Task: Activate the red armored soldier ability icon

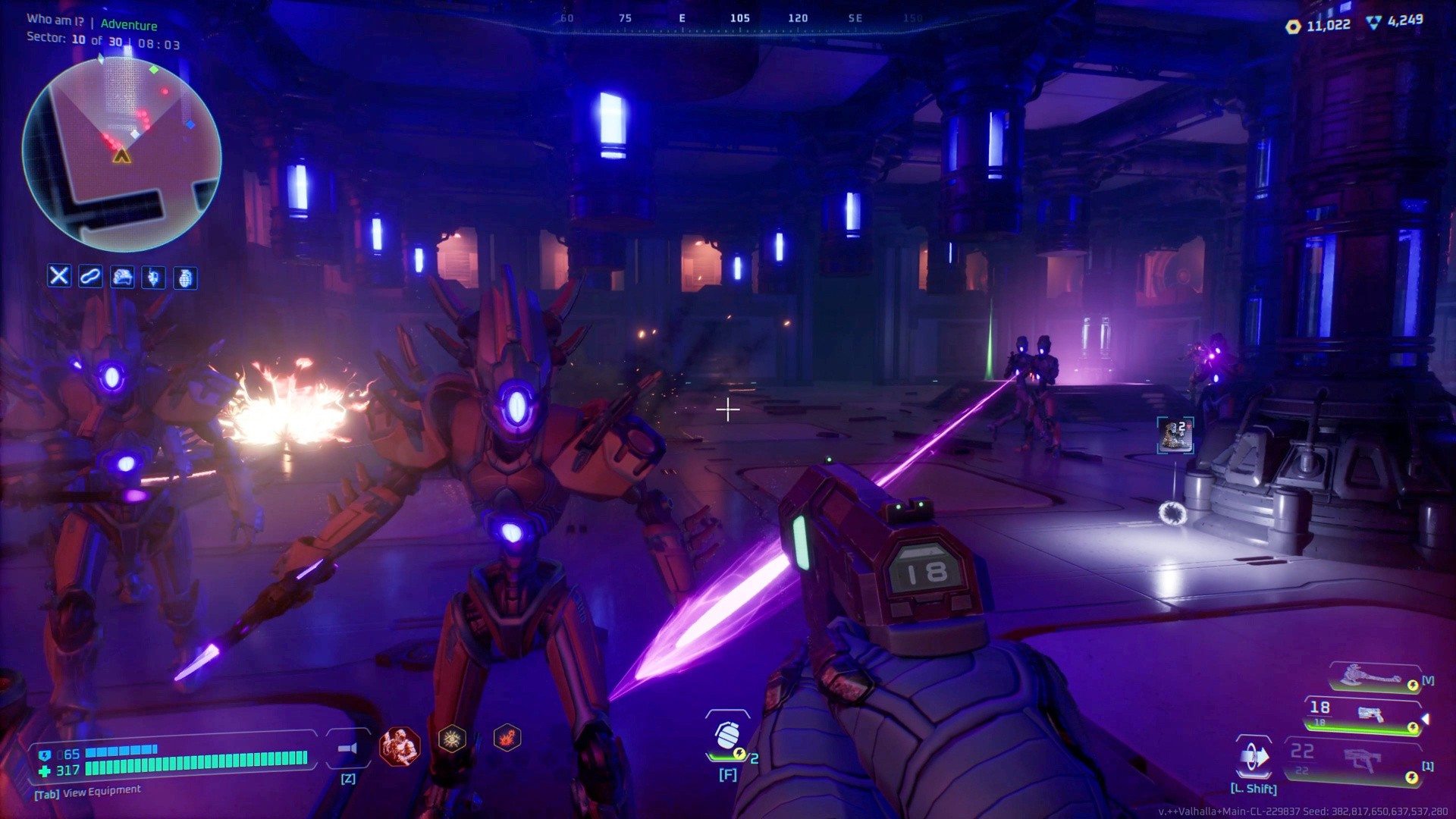Action: pos(399,746)
